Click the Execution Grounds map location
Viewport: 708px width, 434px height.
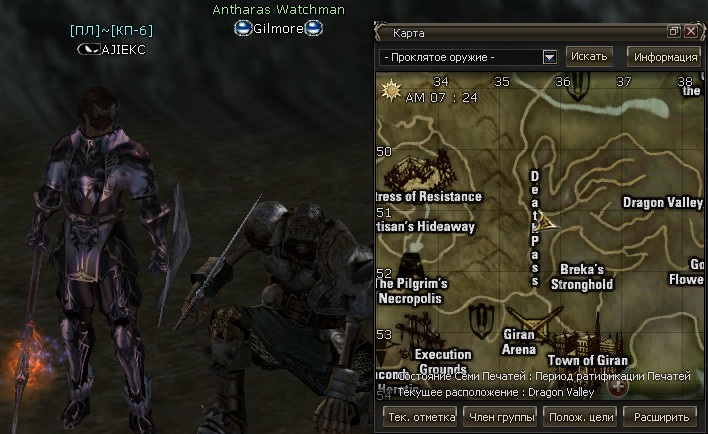(x=442, y=361)
